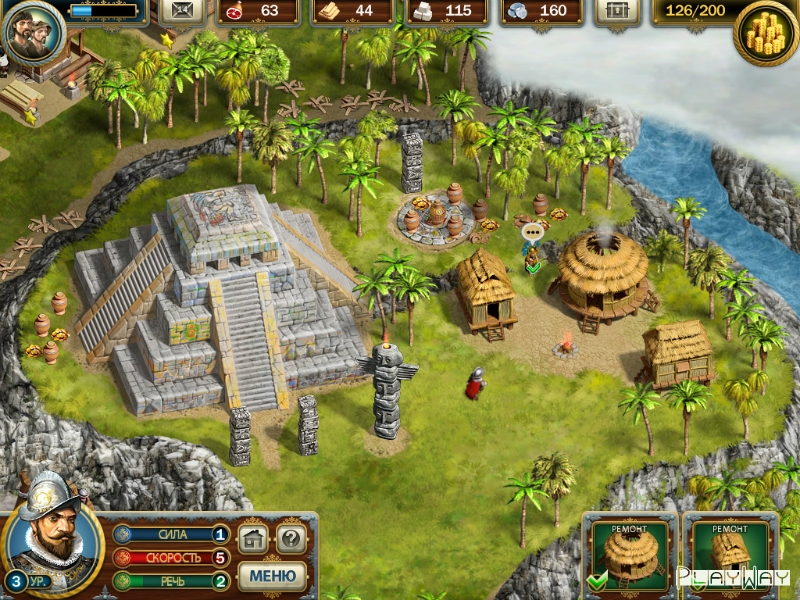Select the СКОРОСТЬ speed stat
The height and width of the screenshot is (600, 800).
coord(171,558)
